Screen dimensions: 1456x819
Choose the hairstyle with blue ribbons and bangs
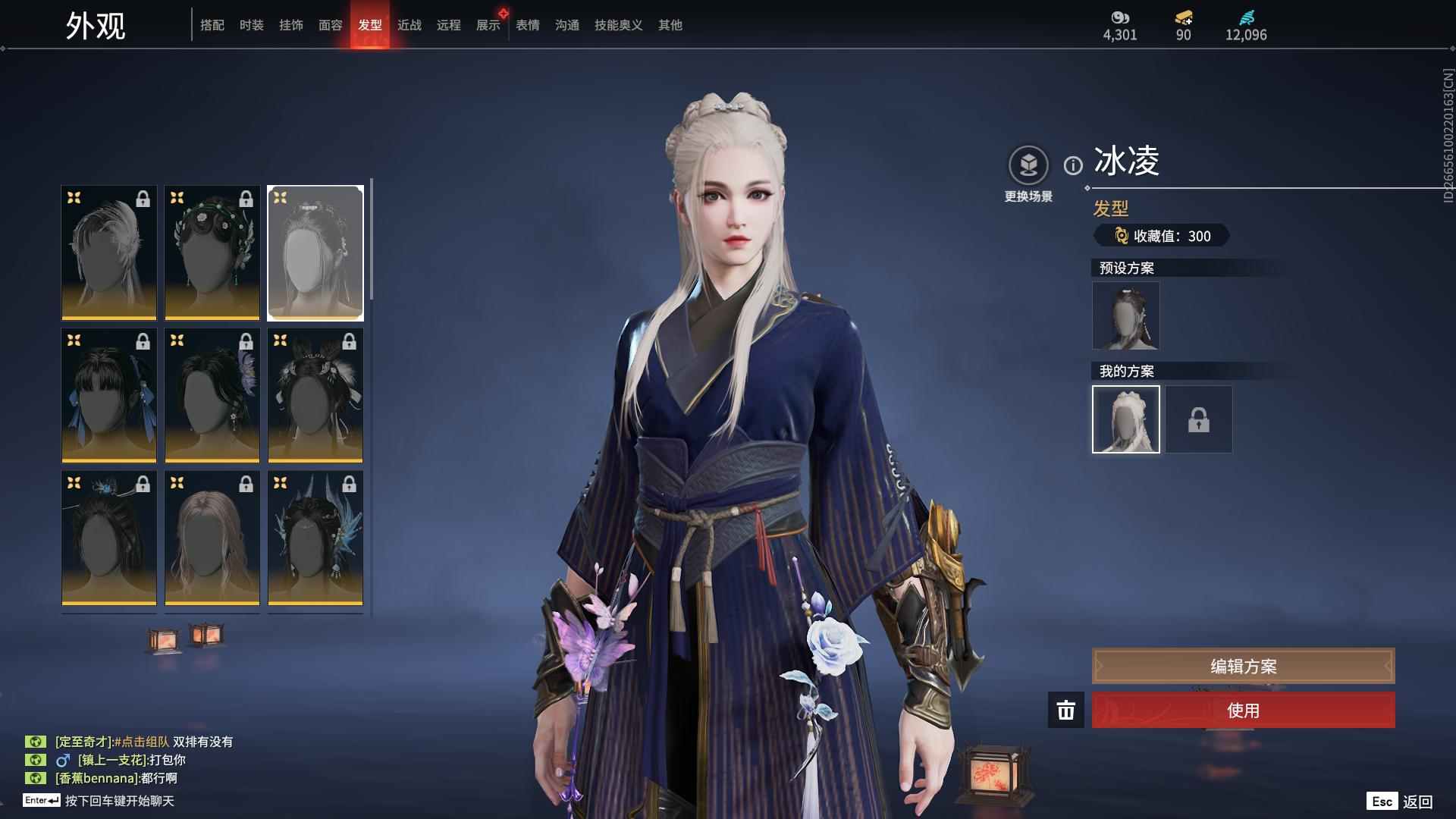(x=109, y=396)
